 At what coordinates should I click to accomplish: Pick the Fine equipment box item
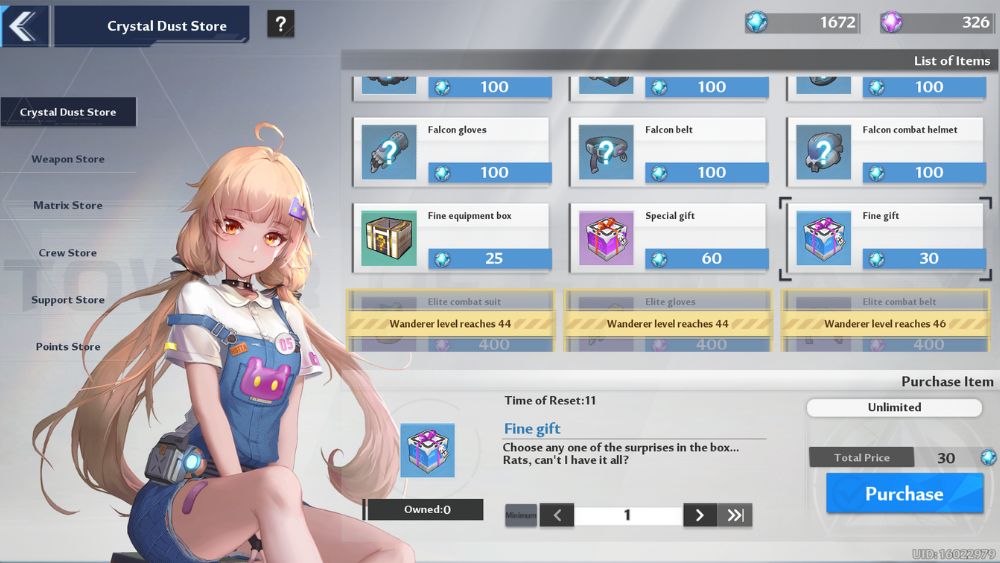452,238
